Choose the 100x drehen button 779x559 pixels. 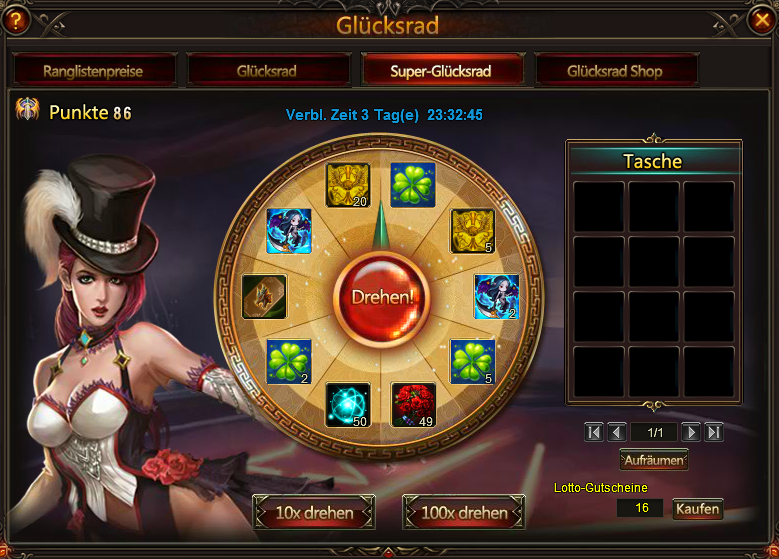pyautogui.click(x=464, y=513)
